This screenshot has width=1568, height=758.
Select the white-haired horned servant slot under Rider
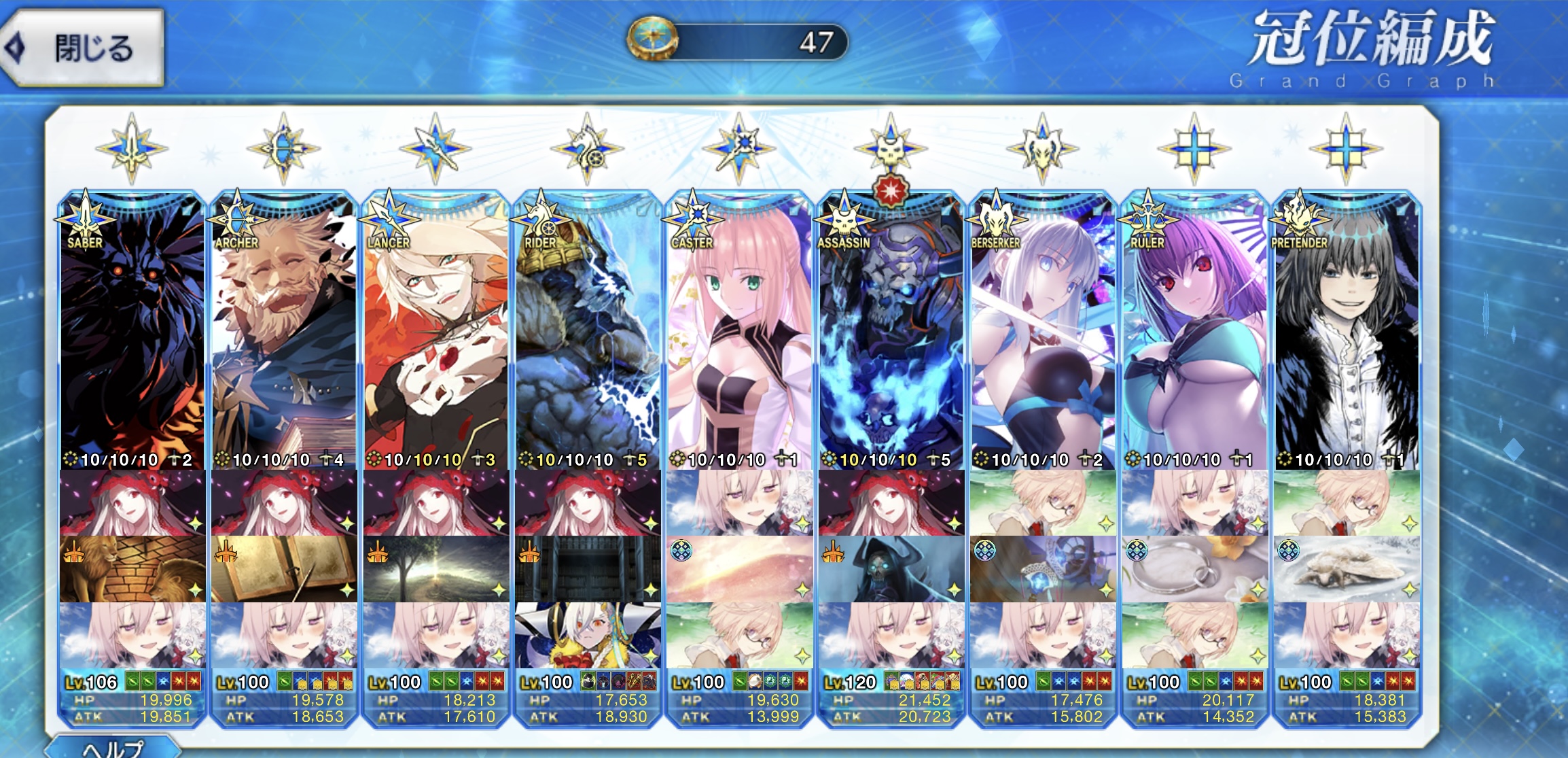pos(588,635)
